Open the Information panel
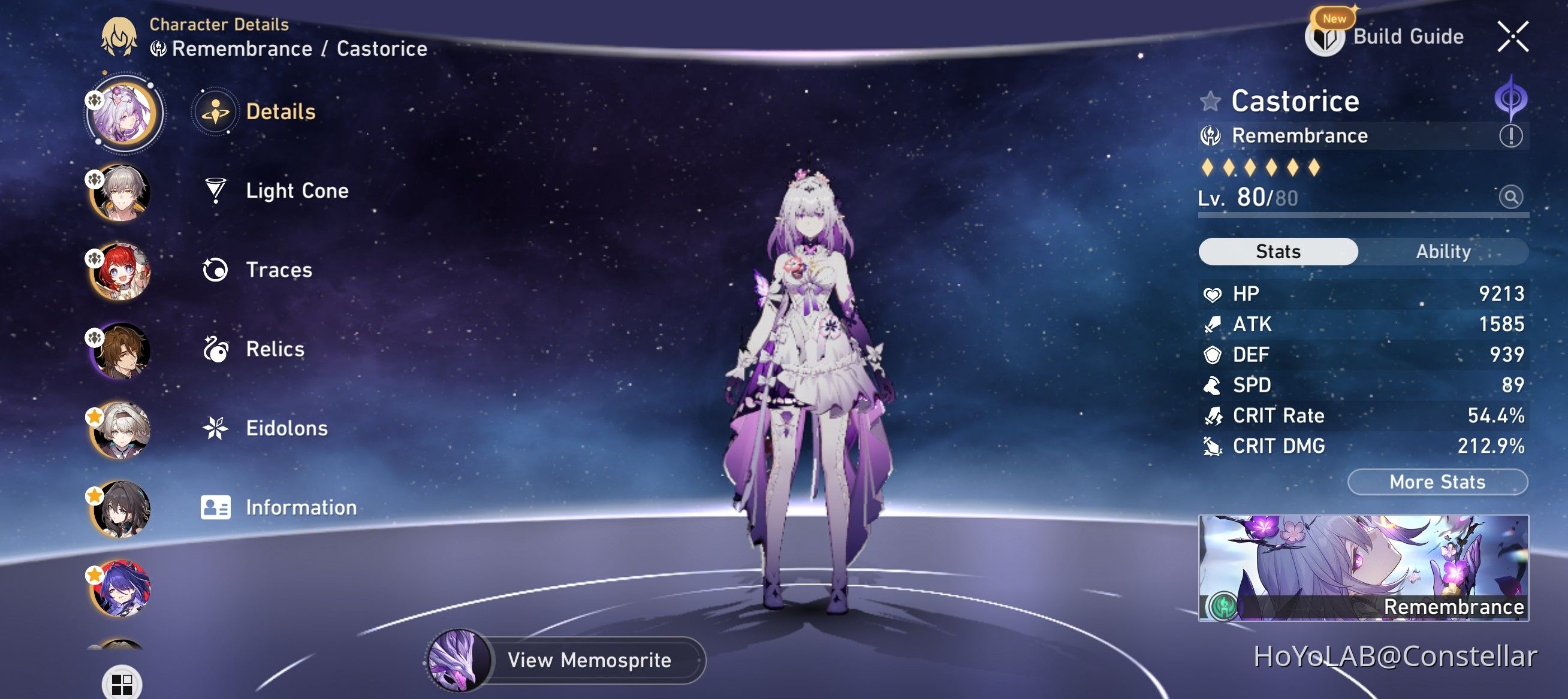The image size is (1568, 699). coord(301,507)
